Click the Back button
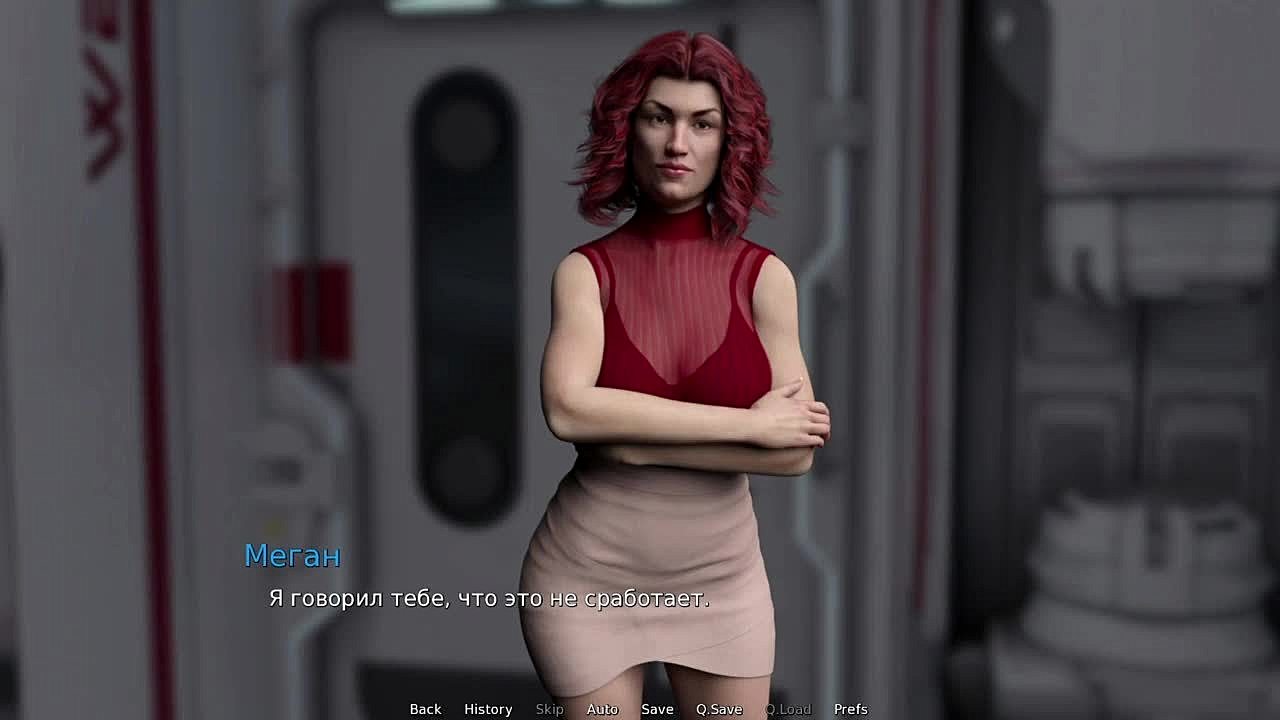The height and width of the screenshot is (720, 1280). [x=425, y=709]
